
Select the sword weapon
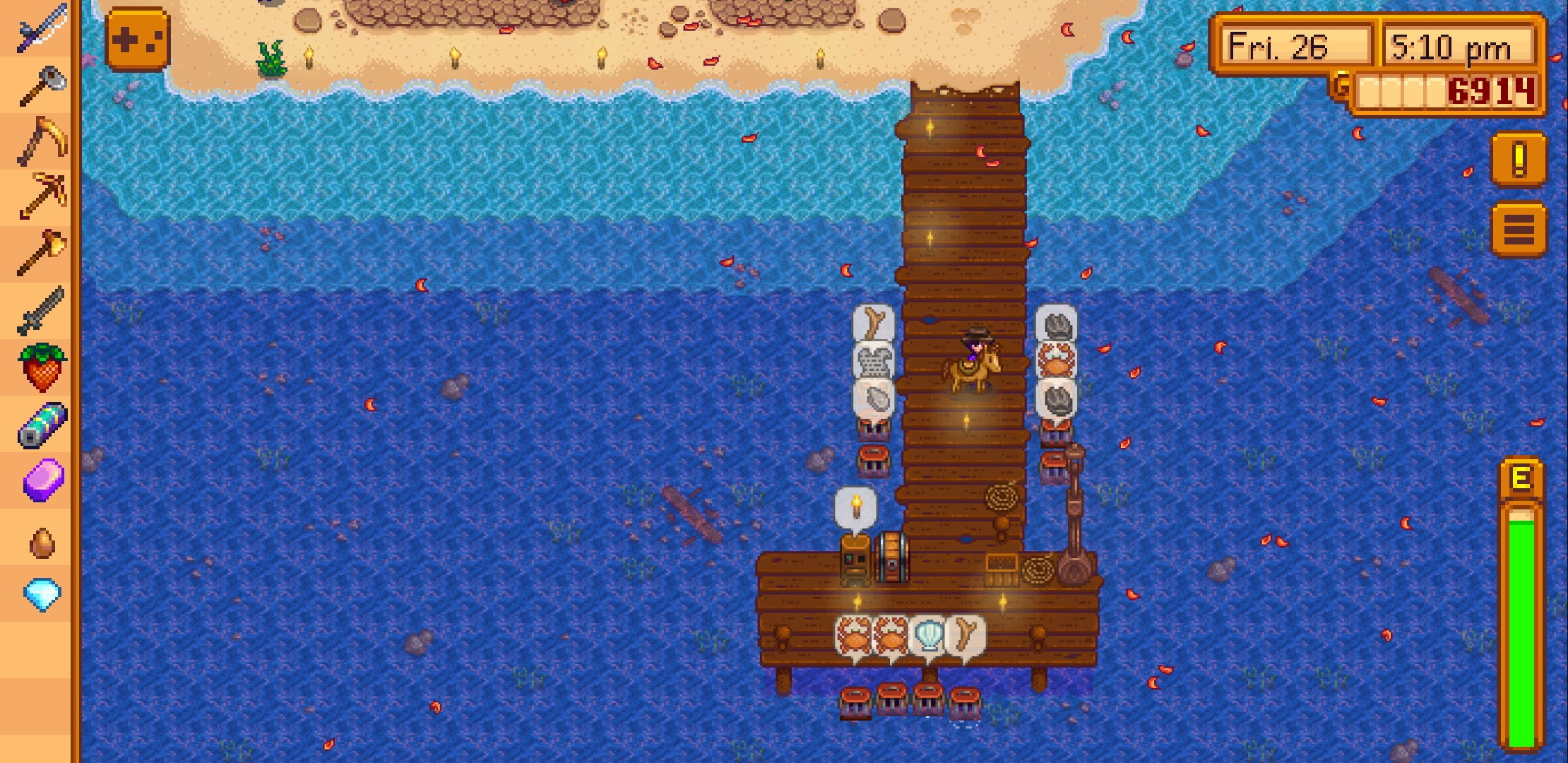tap(39, 311)
